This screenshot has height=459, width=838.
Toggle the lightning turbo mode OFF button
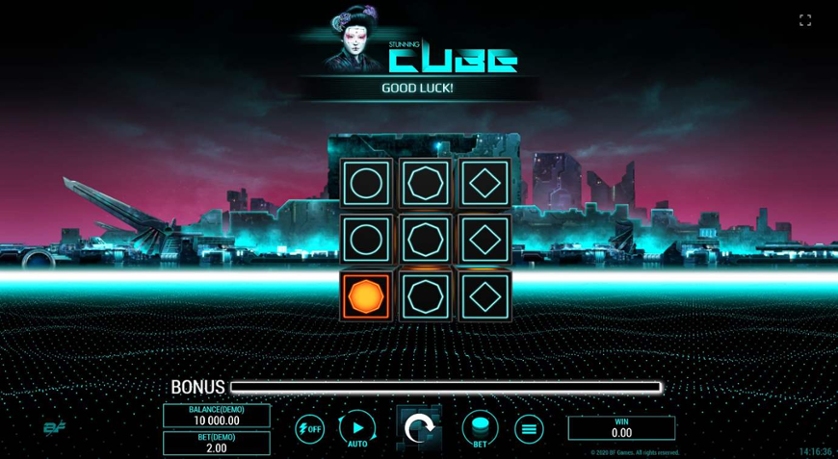tap(309, 429)
